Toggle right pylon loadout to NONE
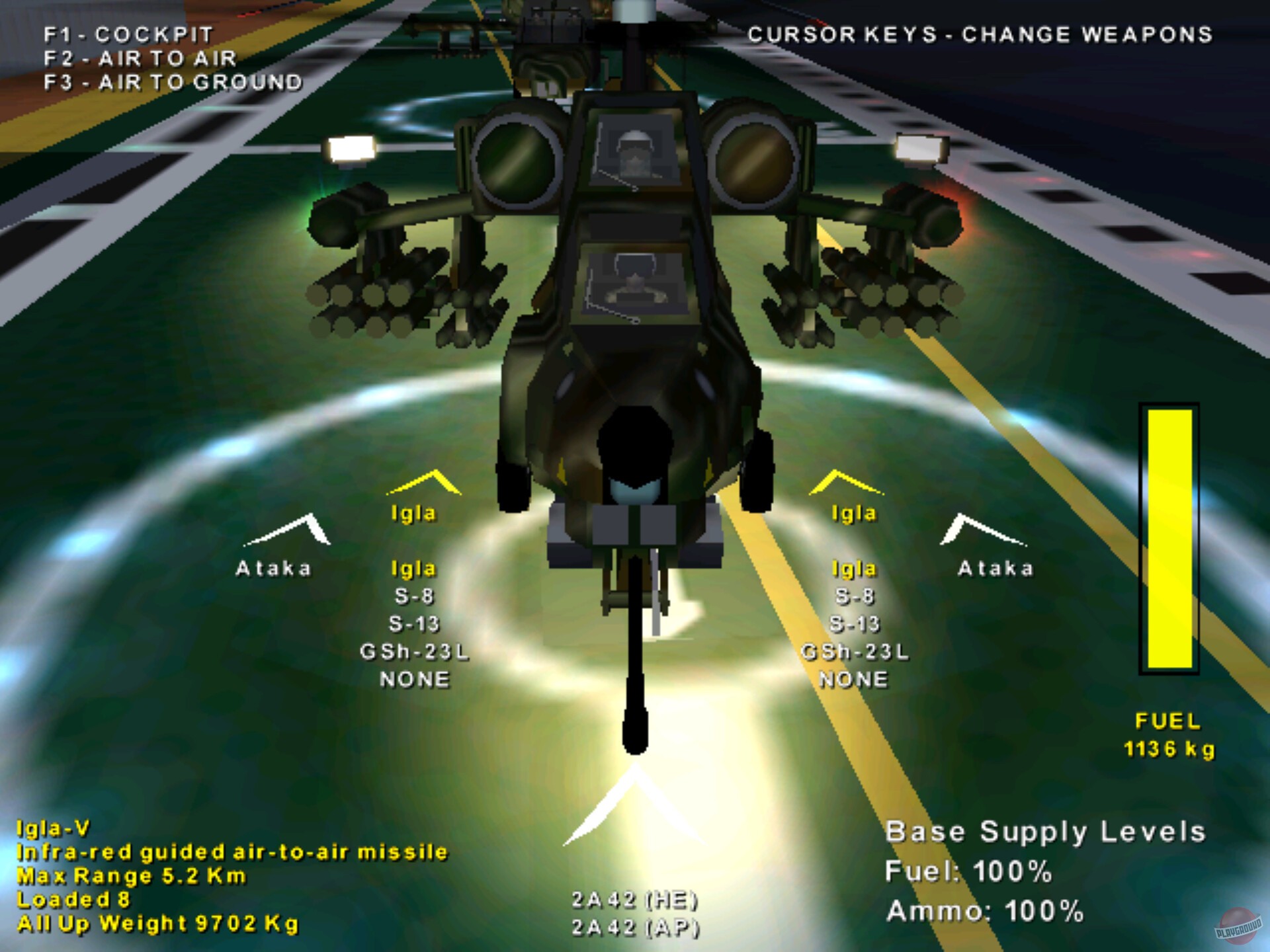Screen dimensions: 1270x952 [854, 678]
